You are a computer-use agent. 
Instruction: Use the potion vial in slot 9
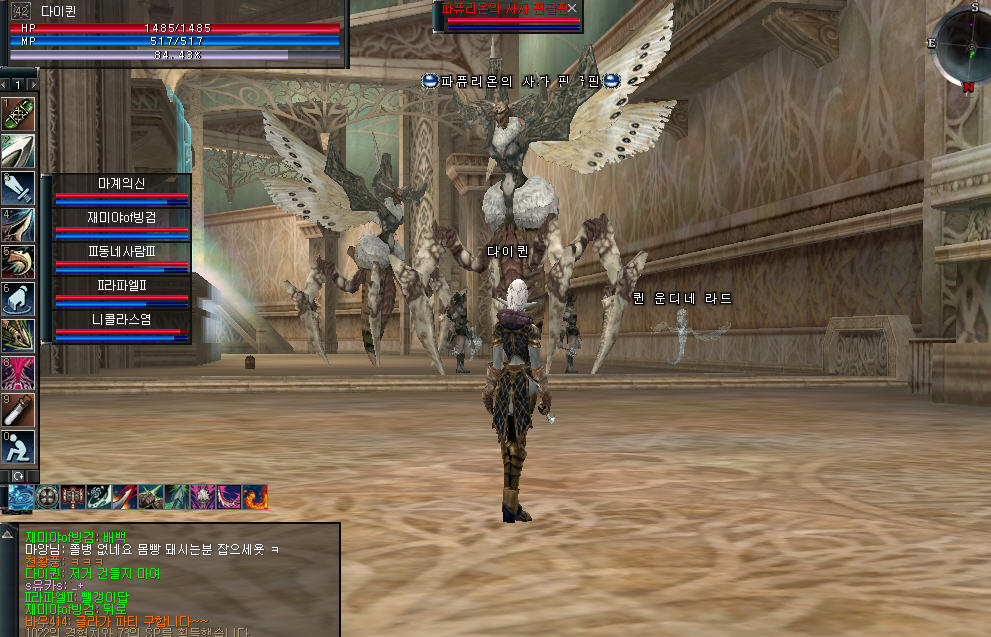[20, 410]
